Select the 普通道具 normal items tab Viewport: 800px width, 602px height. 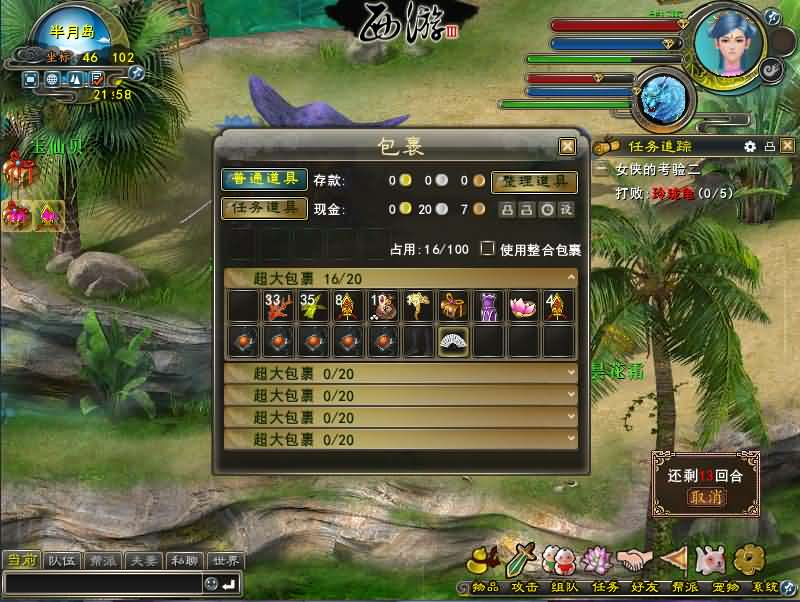pyautogui.click(x=264, y=180)
